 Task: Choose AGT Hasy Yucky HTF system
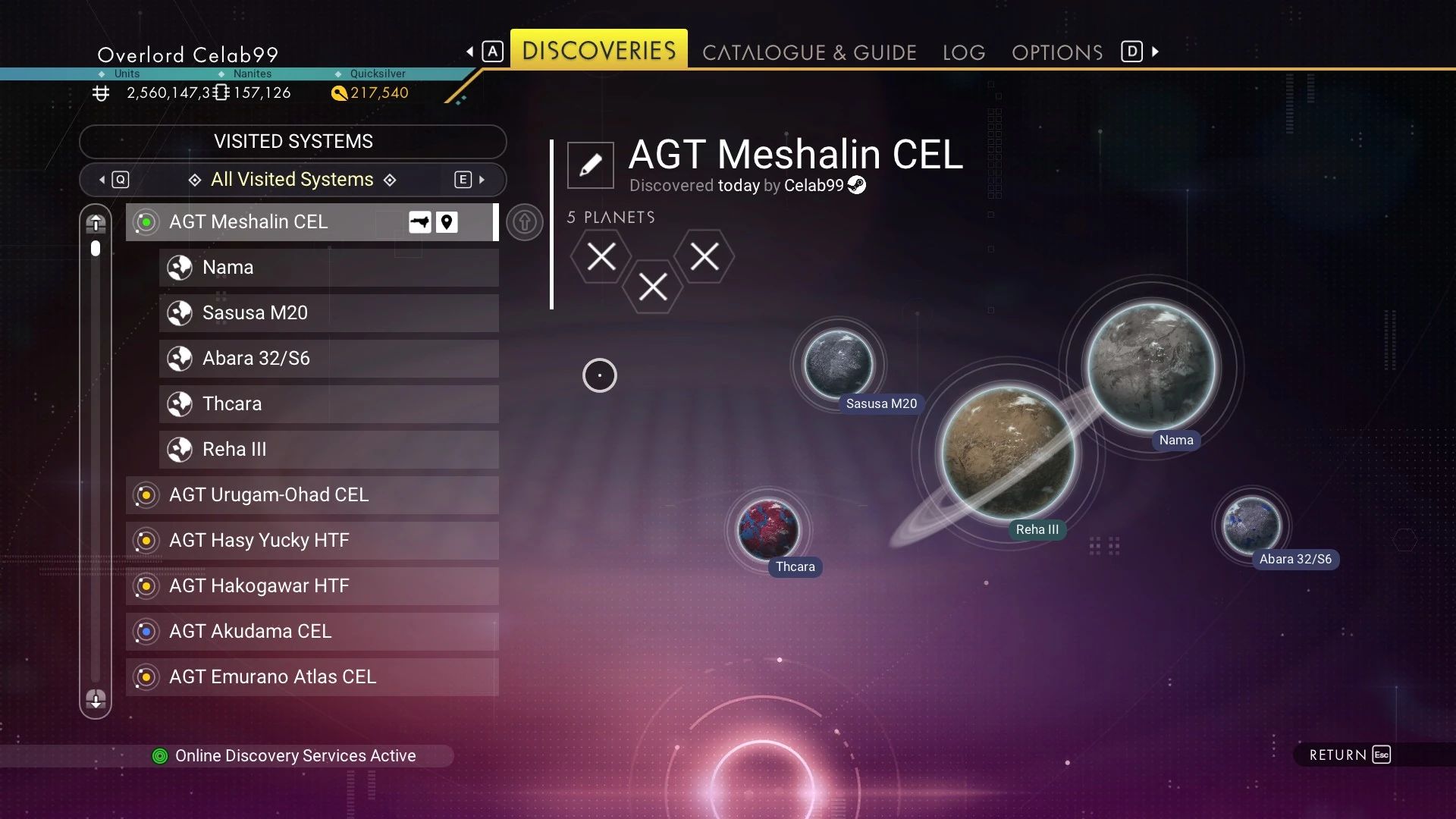click(x=311, y=541)
